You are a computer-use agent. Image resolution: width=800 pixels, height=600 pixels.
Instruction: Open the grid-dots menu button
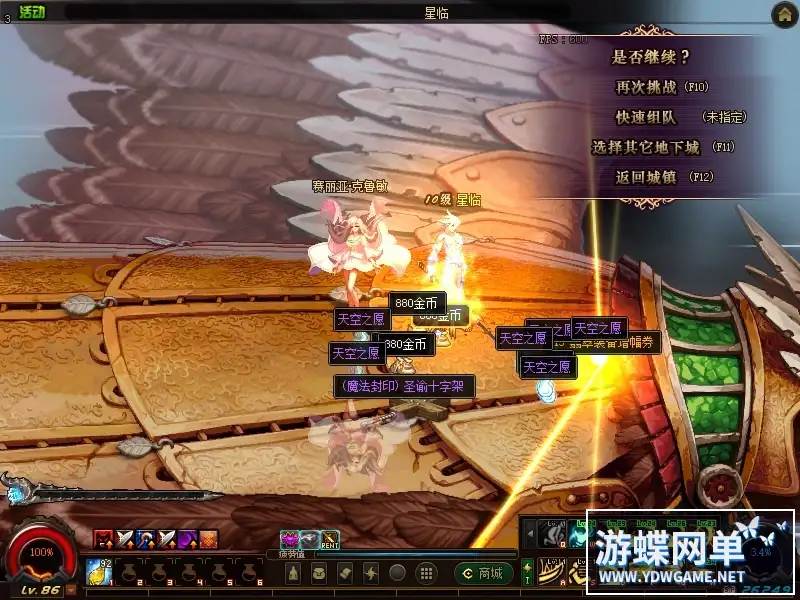point(425,573)
